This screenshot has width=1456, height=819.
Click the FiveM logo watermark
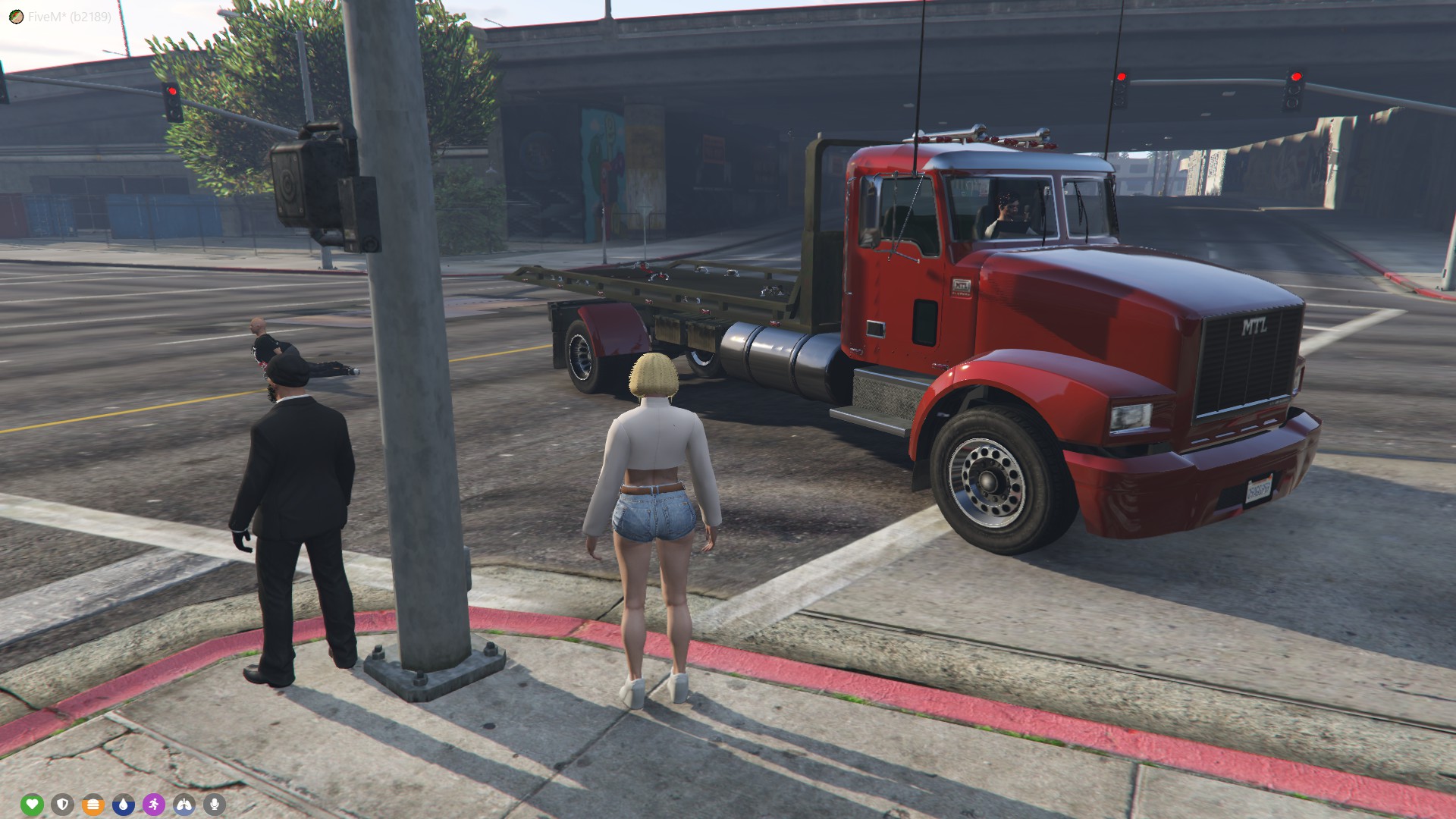17,17
